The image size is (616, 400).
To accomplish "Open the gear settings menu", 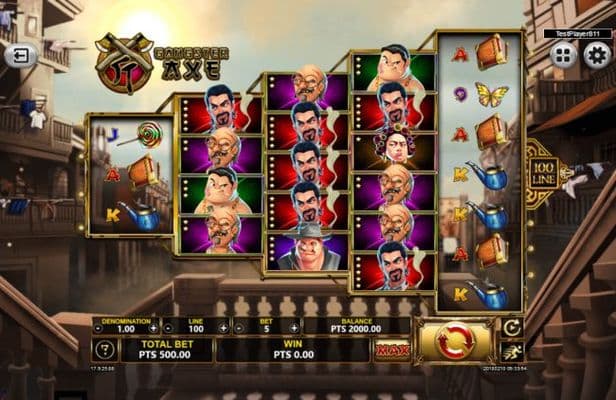I will click(596, 54).
